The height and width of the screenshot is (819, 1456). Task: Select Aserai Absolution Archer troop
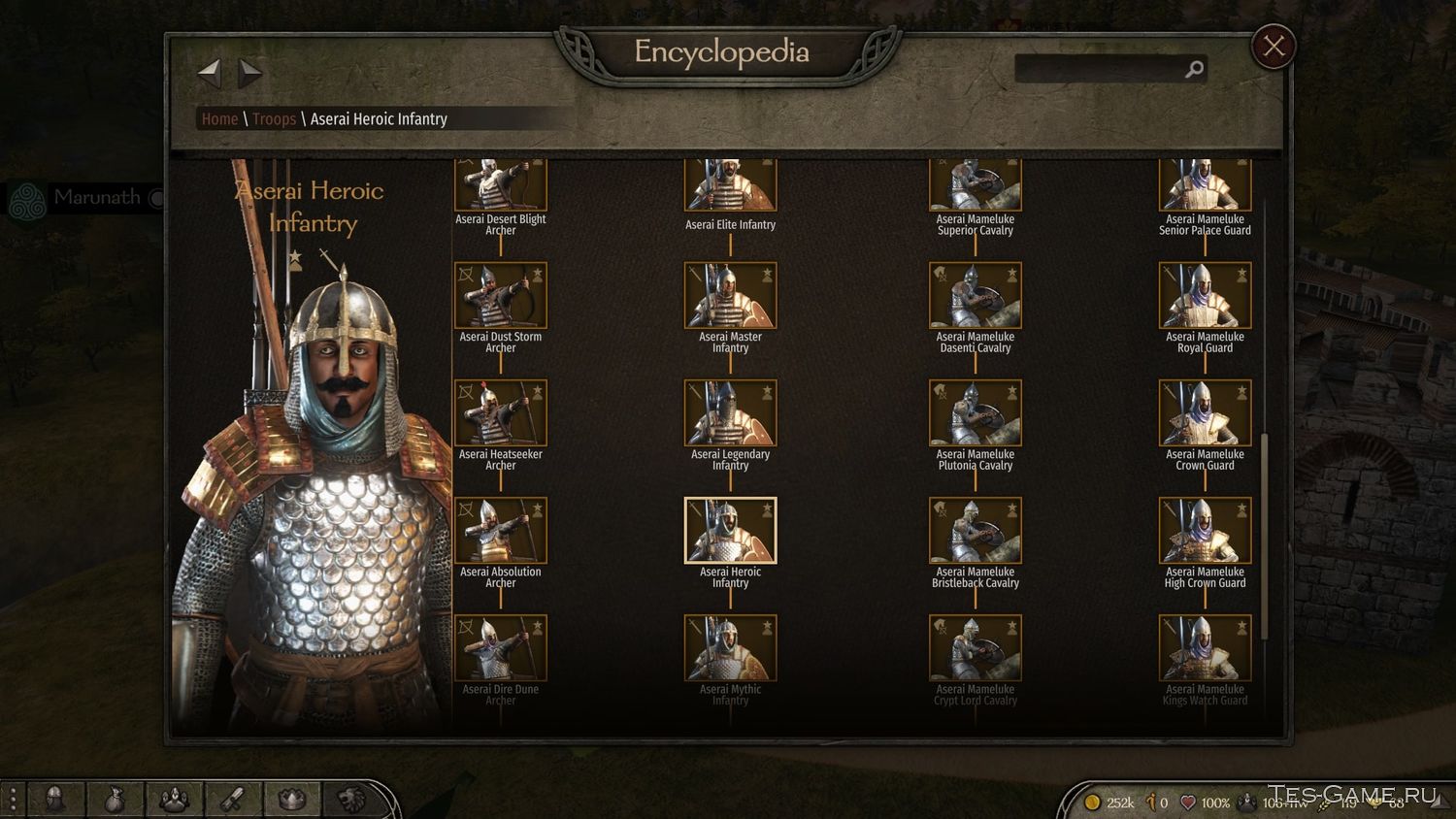501,531
